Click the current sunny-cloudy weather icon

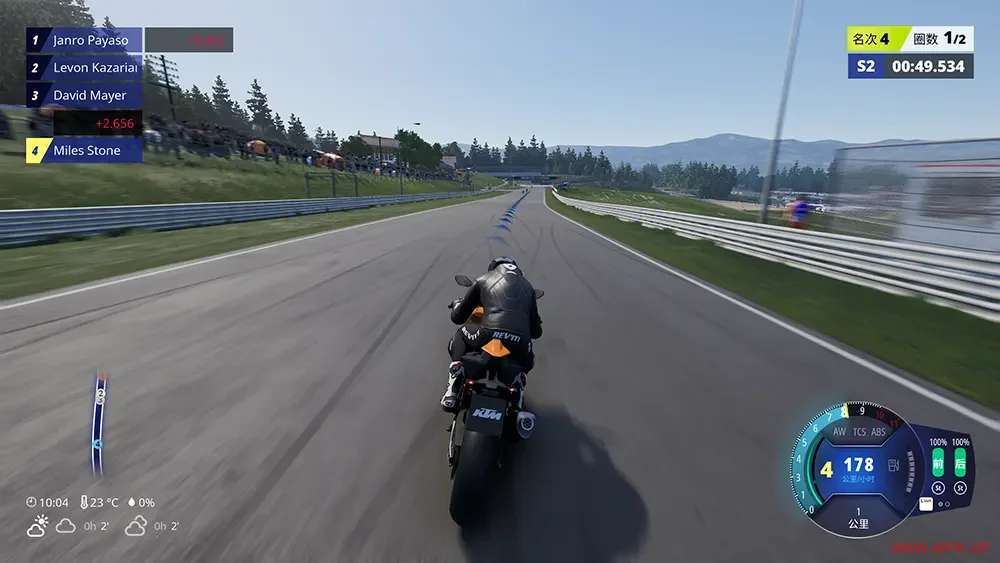(x=38, y=526)
